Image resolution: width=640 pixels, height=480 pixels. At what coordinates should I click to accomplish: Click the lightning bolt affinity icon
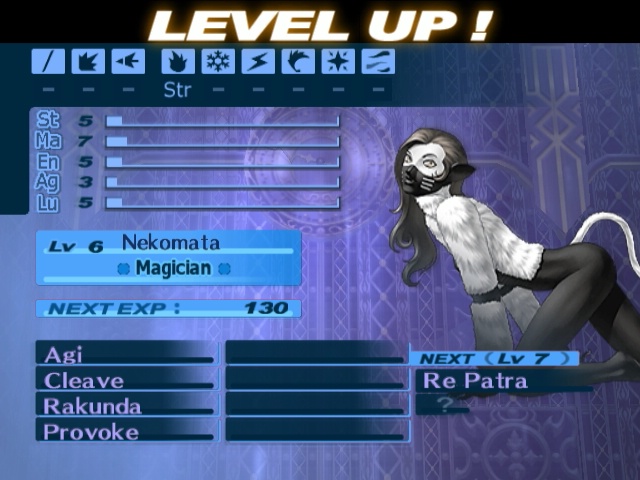[x=258, y=61]
